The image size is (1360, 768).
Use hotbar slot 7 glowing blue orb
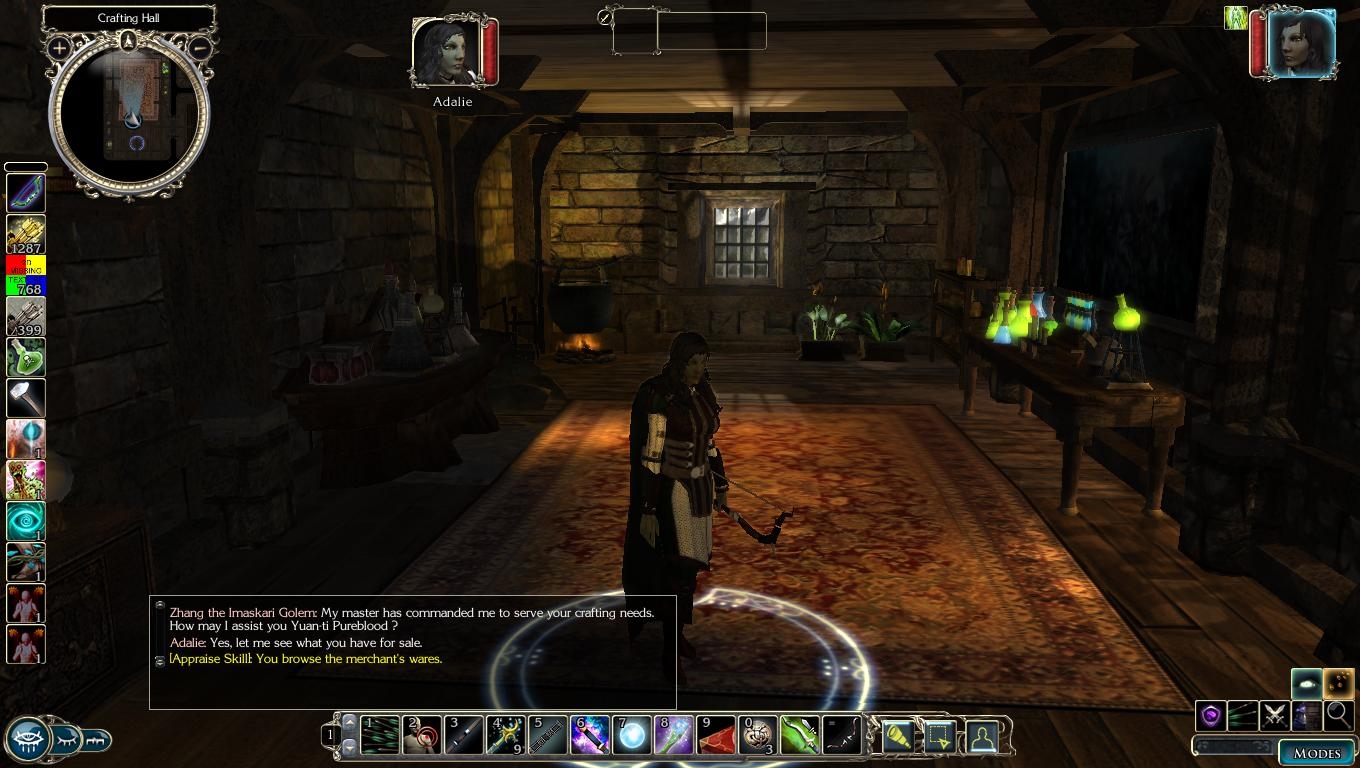point(632,736)
